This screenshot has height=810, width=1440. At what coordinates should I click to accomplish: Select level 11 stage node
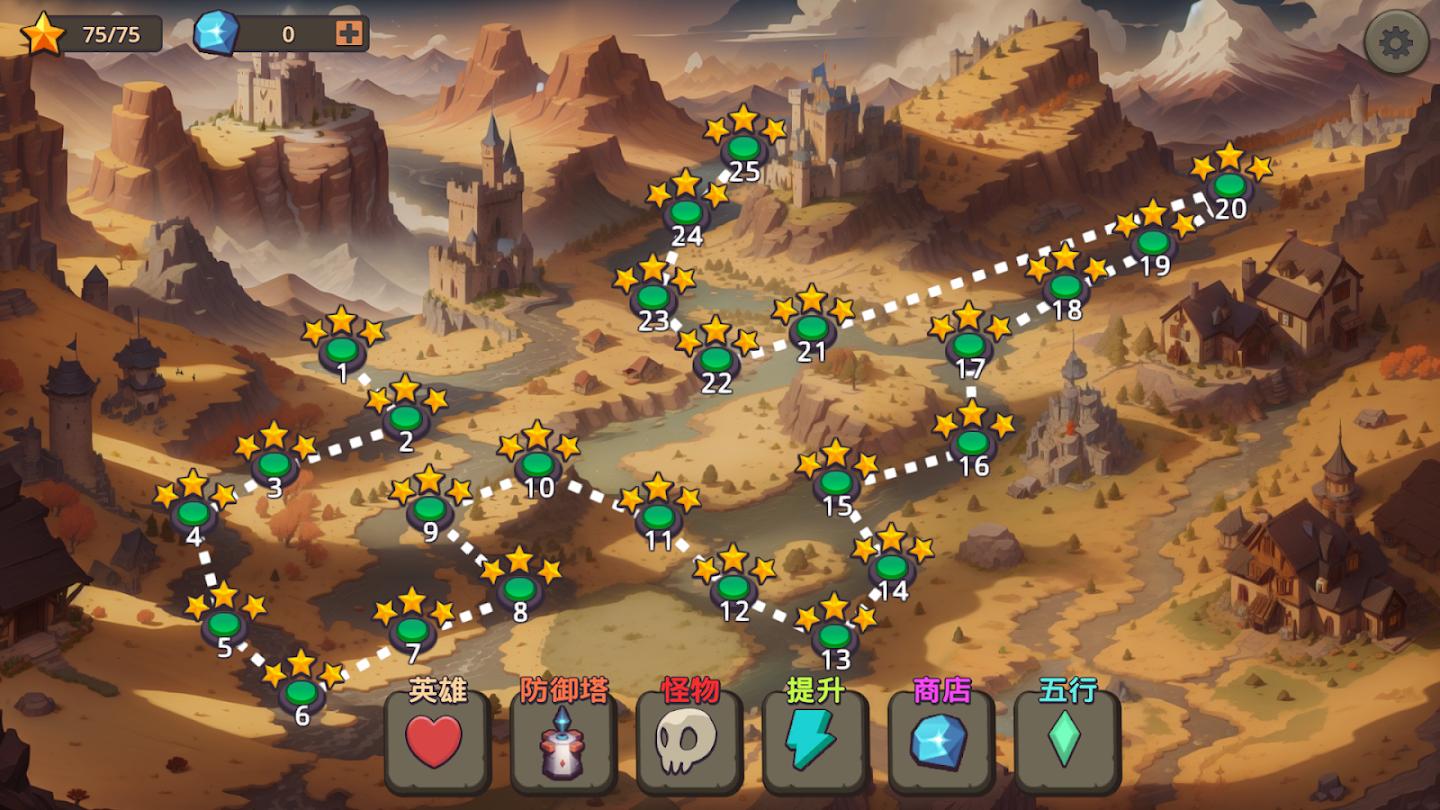pyautogui.click(x=659, y=517)
